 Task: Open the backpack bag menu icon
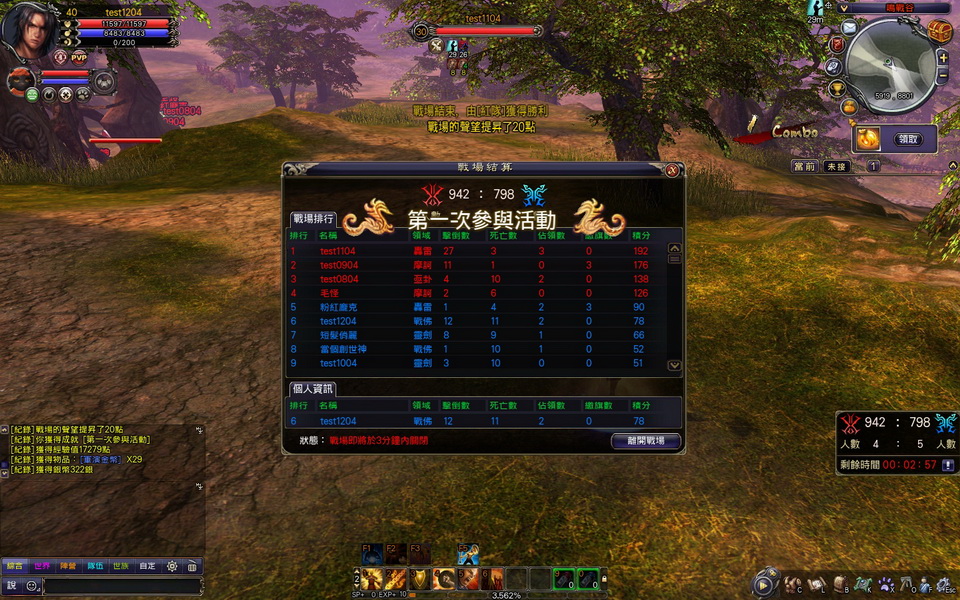840,584
